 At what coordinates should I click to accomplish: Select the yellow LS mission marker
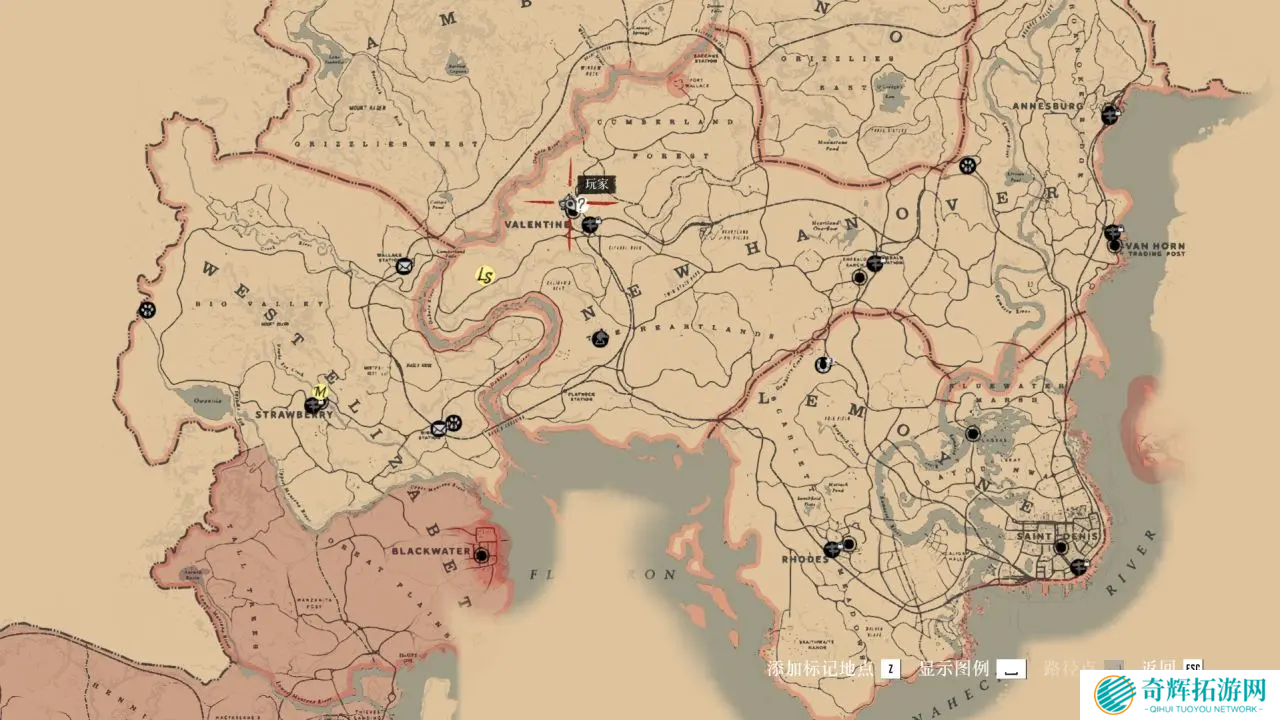[x=485, y=276]
